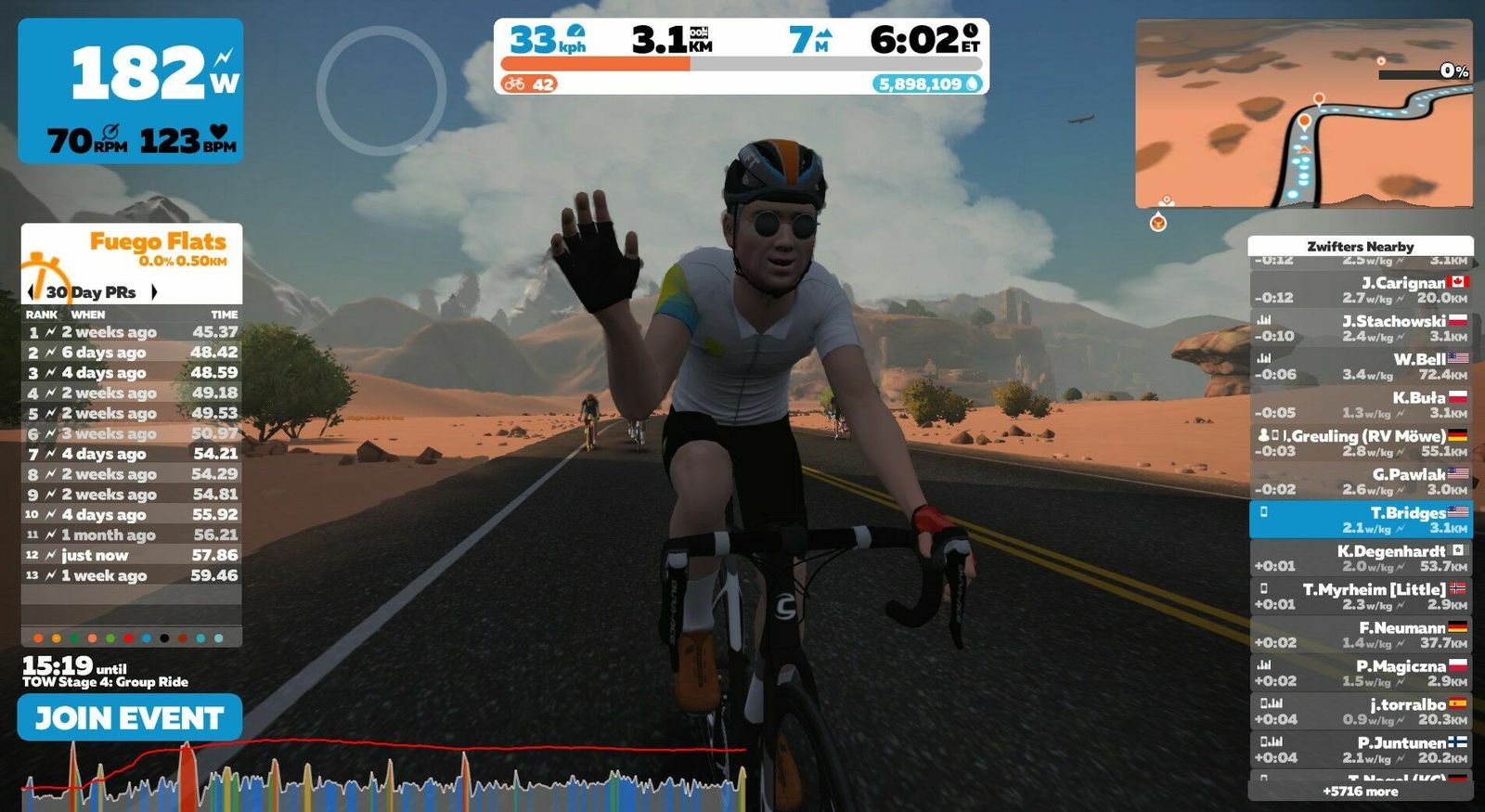Select K.Degenhardt from nearby riders
The height and width of the screenshot is (812, 1485).
click(1361, 558)
